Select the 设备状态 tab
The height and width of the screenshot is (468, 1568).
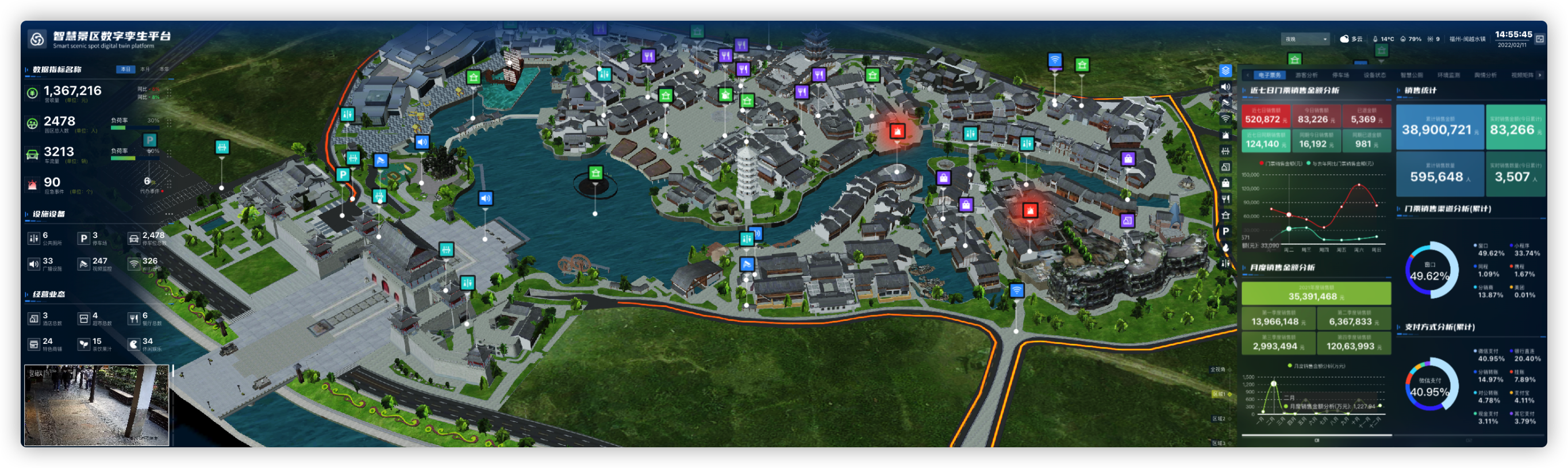click(x=1374, y=75)
